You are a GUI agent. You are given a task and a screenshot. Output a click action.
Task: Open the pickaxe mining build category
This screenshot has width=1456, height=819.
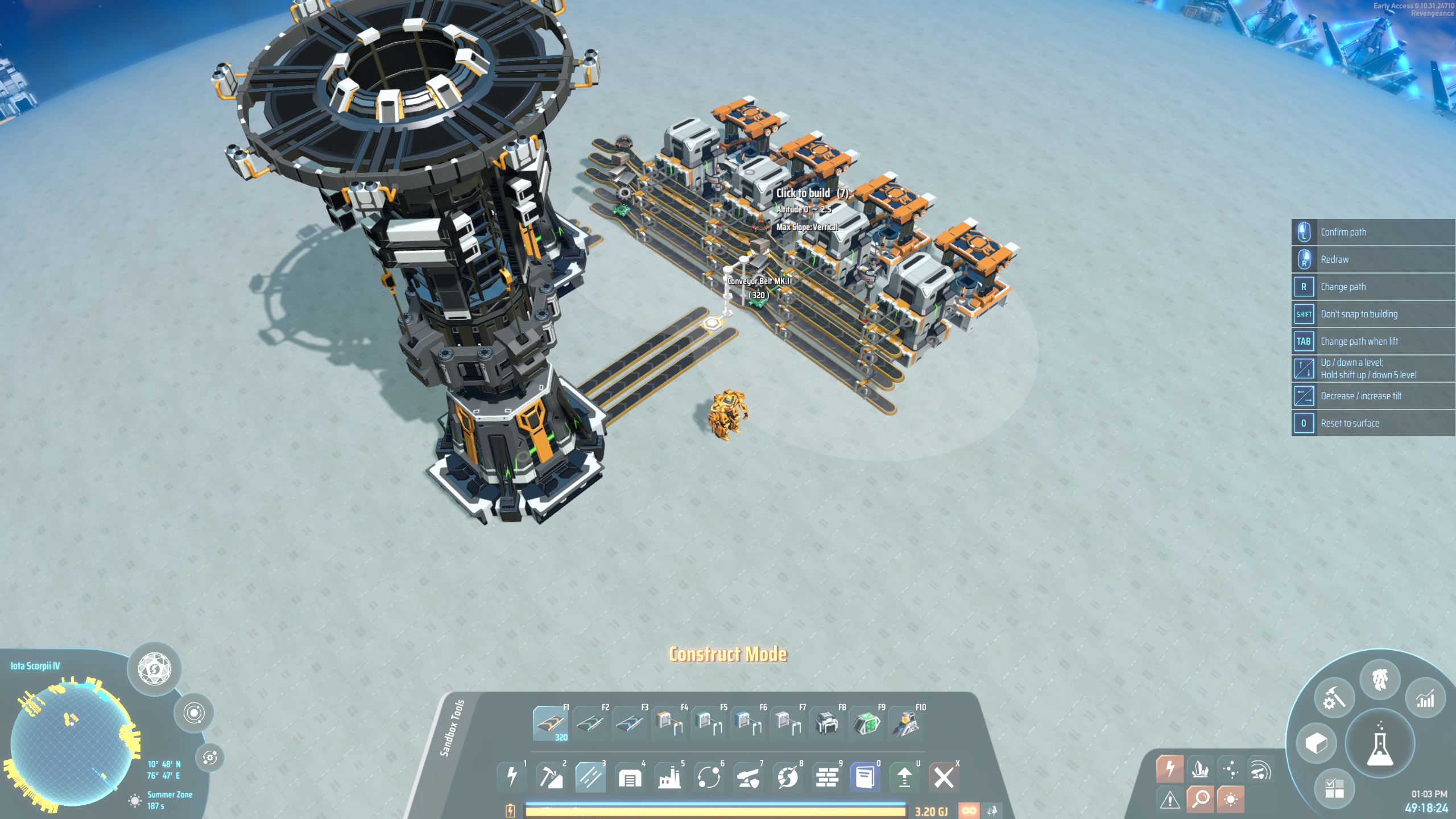click(x=551, y=777)
